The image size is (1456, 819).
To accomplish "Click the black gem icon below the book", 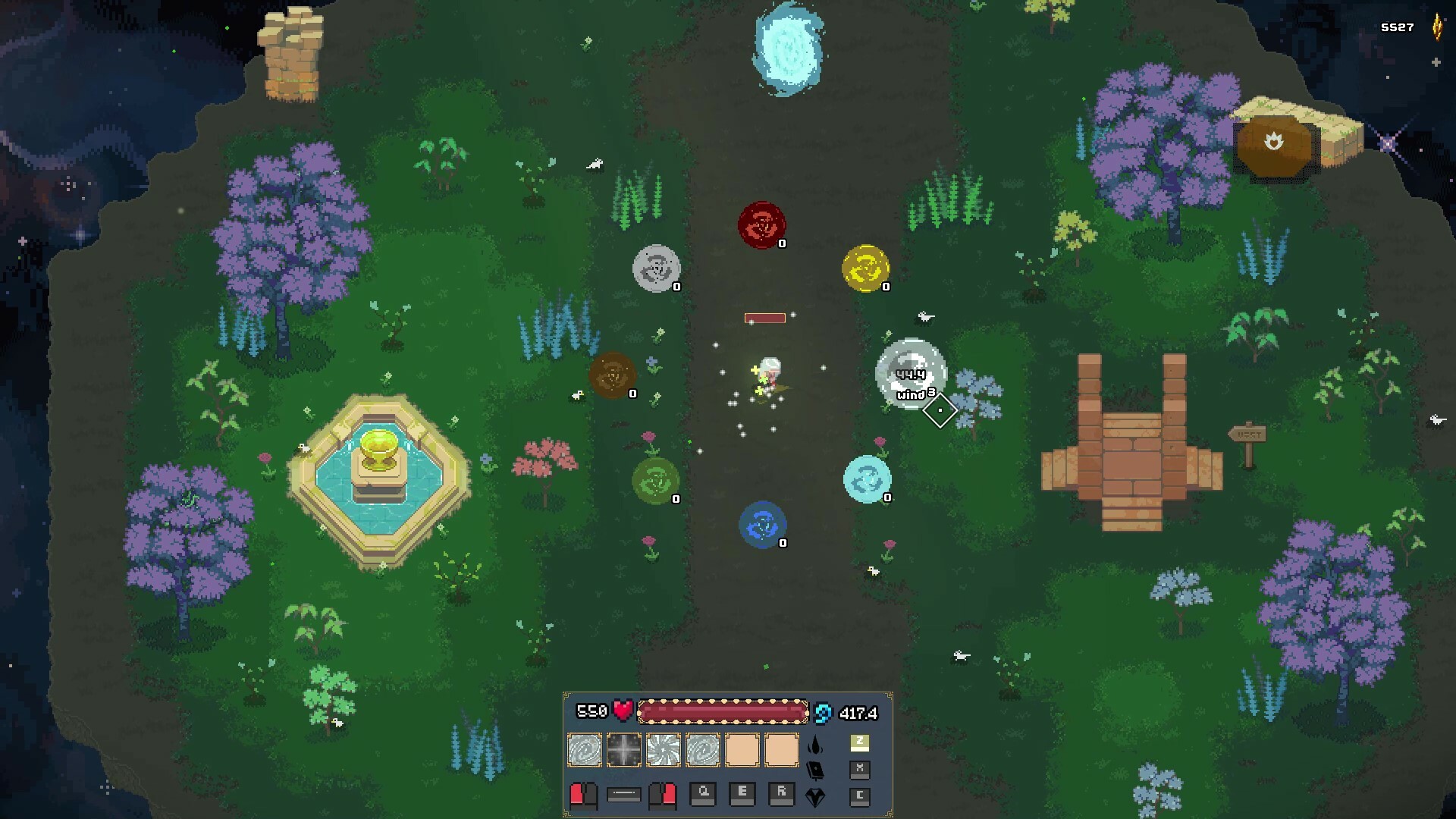I will coord(817,797).
